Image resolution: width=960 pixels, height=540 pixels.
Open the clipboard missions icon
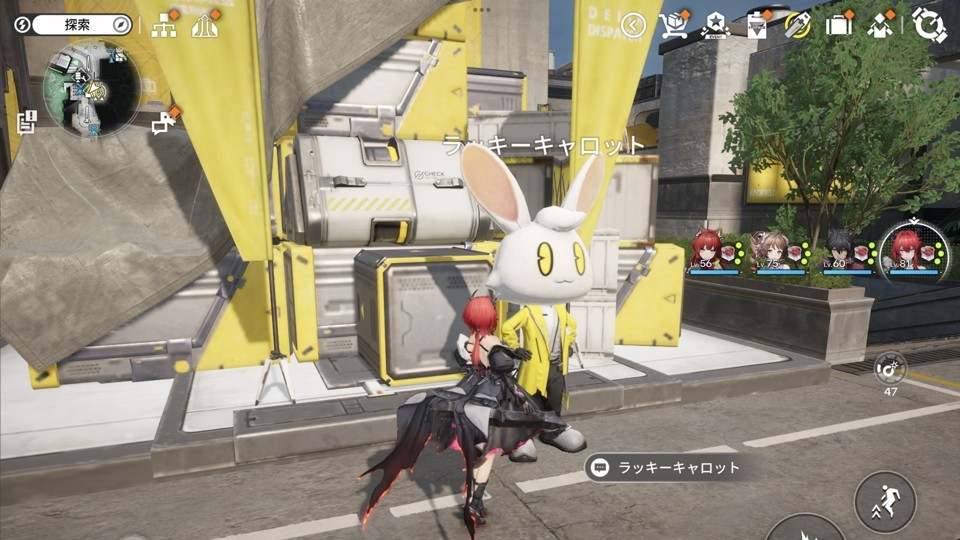(x=757, y=25)
